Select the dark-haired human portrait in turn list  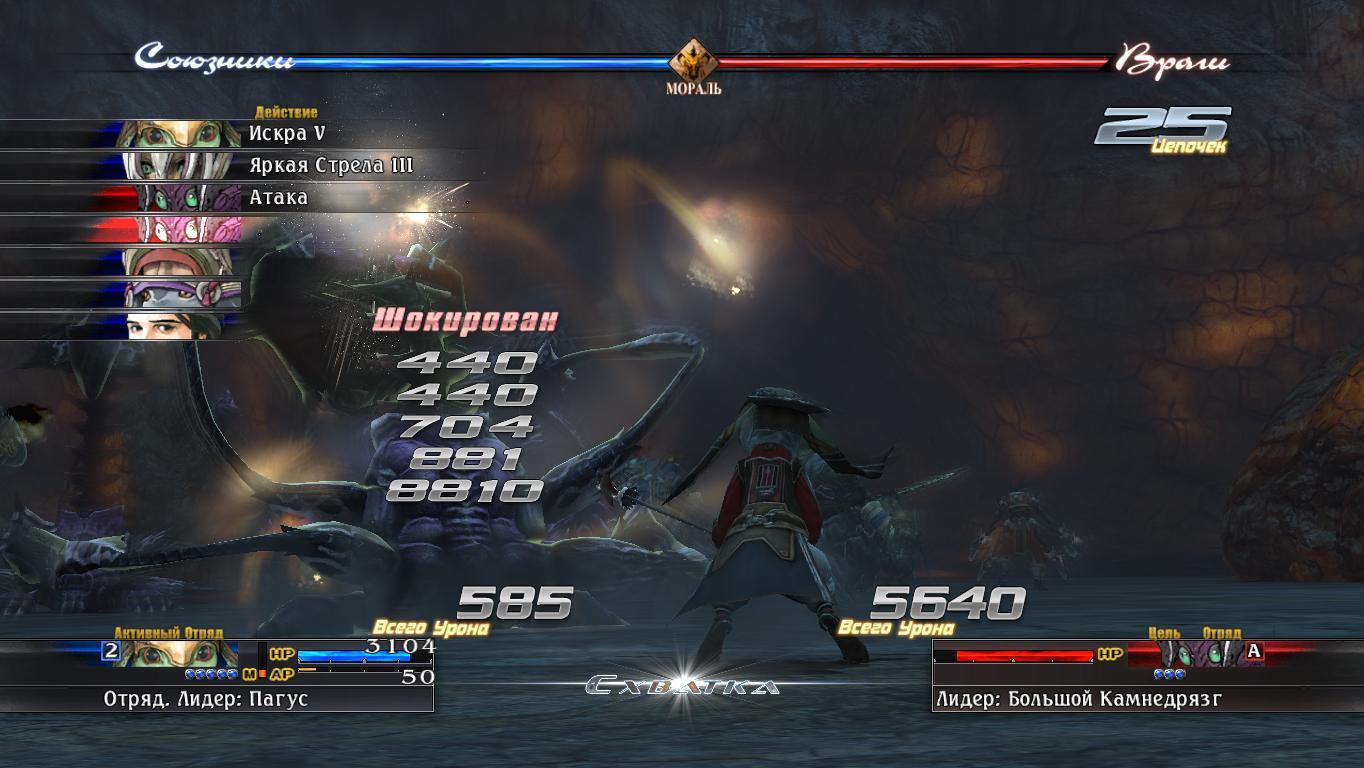178,326
